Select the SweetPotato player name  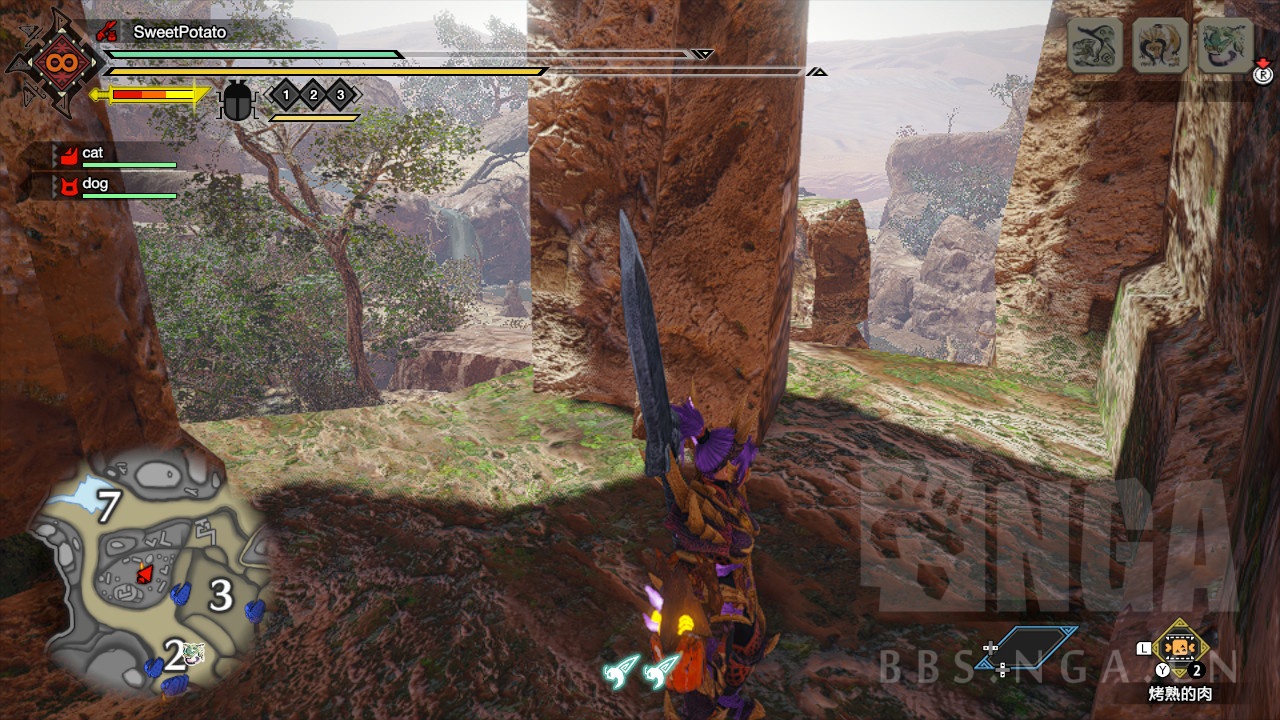(x=180, y=32)
